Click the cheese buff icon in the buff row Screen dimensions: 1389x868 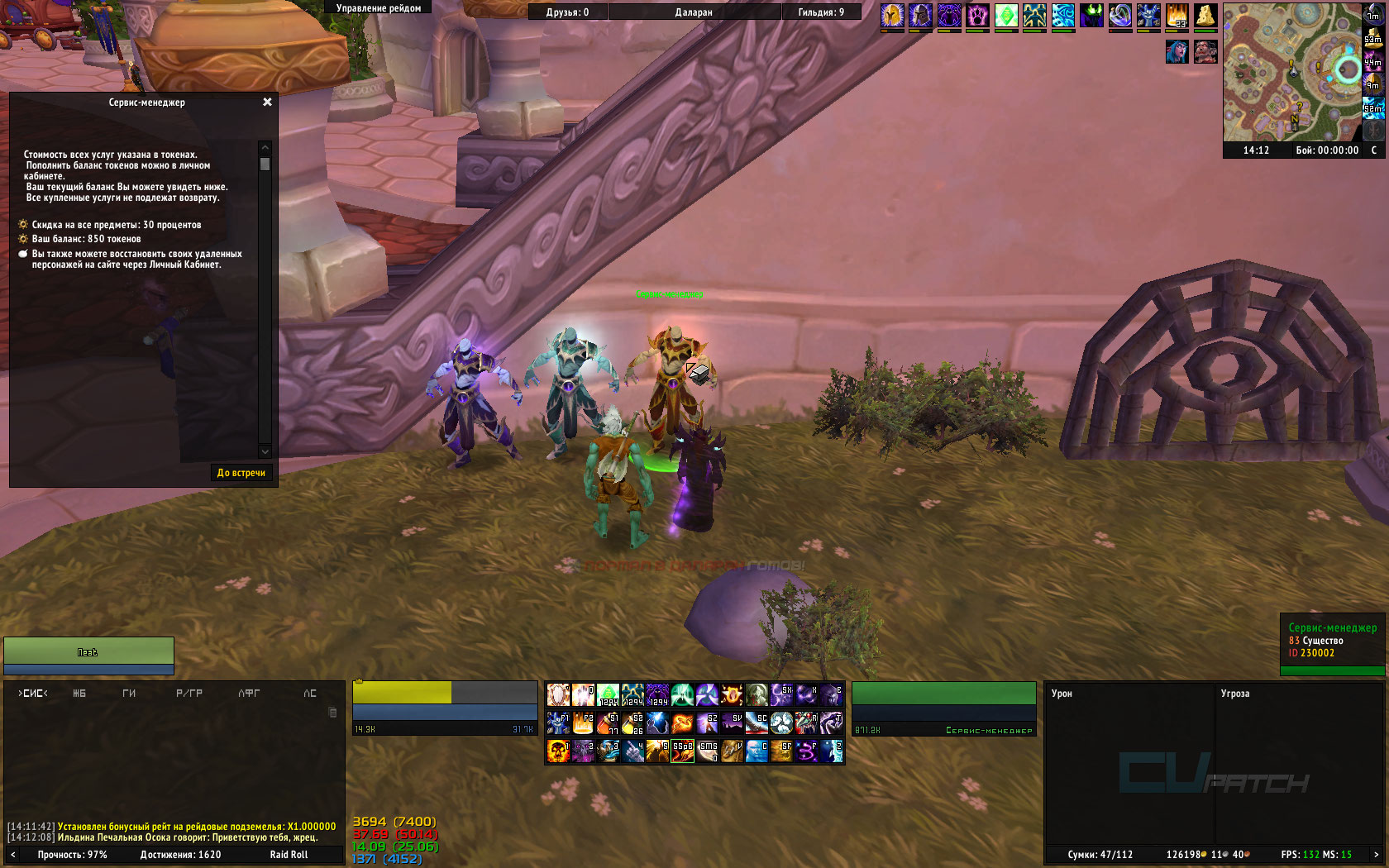point(1205,16)
